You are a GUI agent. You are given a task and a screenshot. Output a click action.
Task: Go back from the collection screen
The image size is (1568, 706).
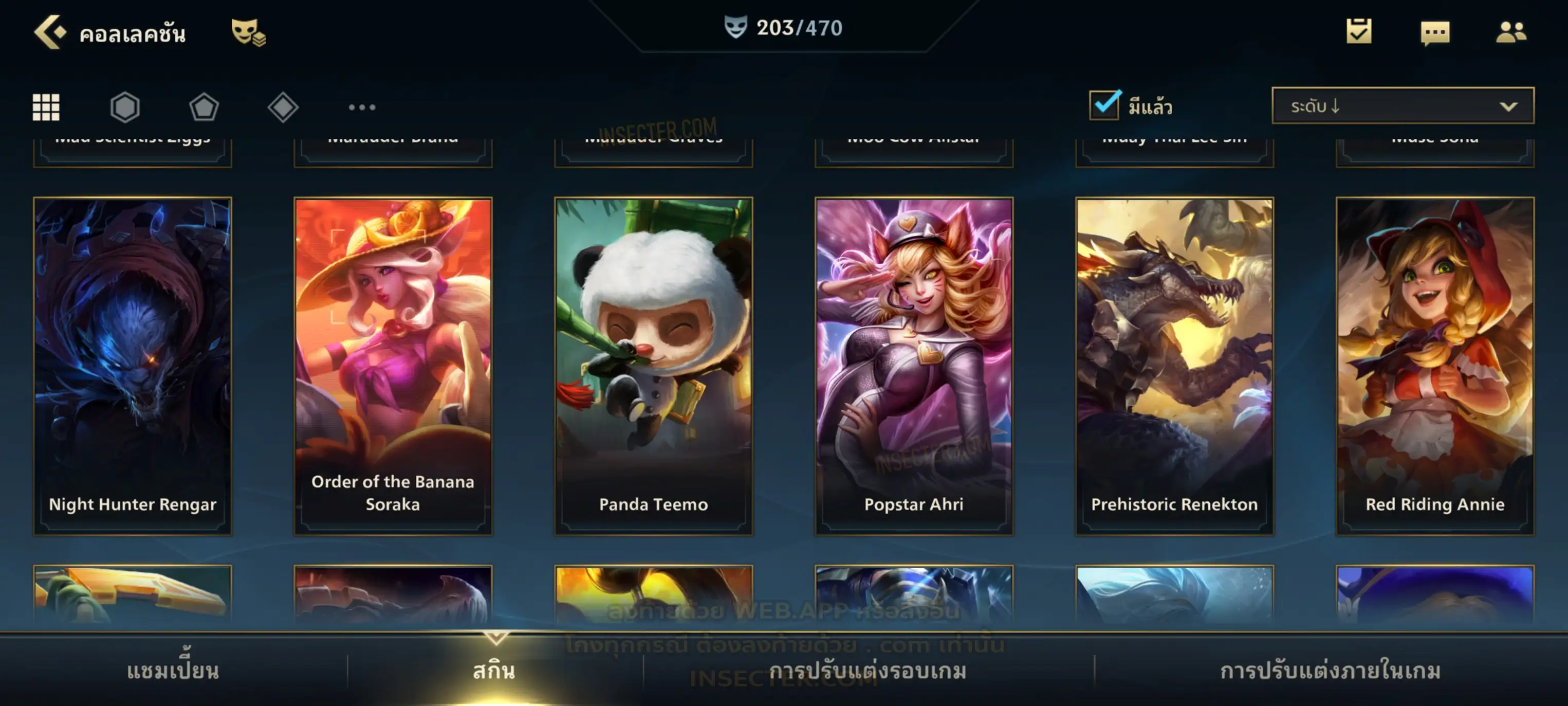click(x=50, y=32)
